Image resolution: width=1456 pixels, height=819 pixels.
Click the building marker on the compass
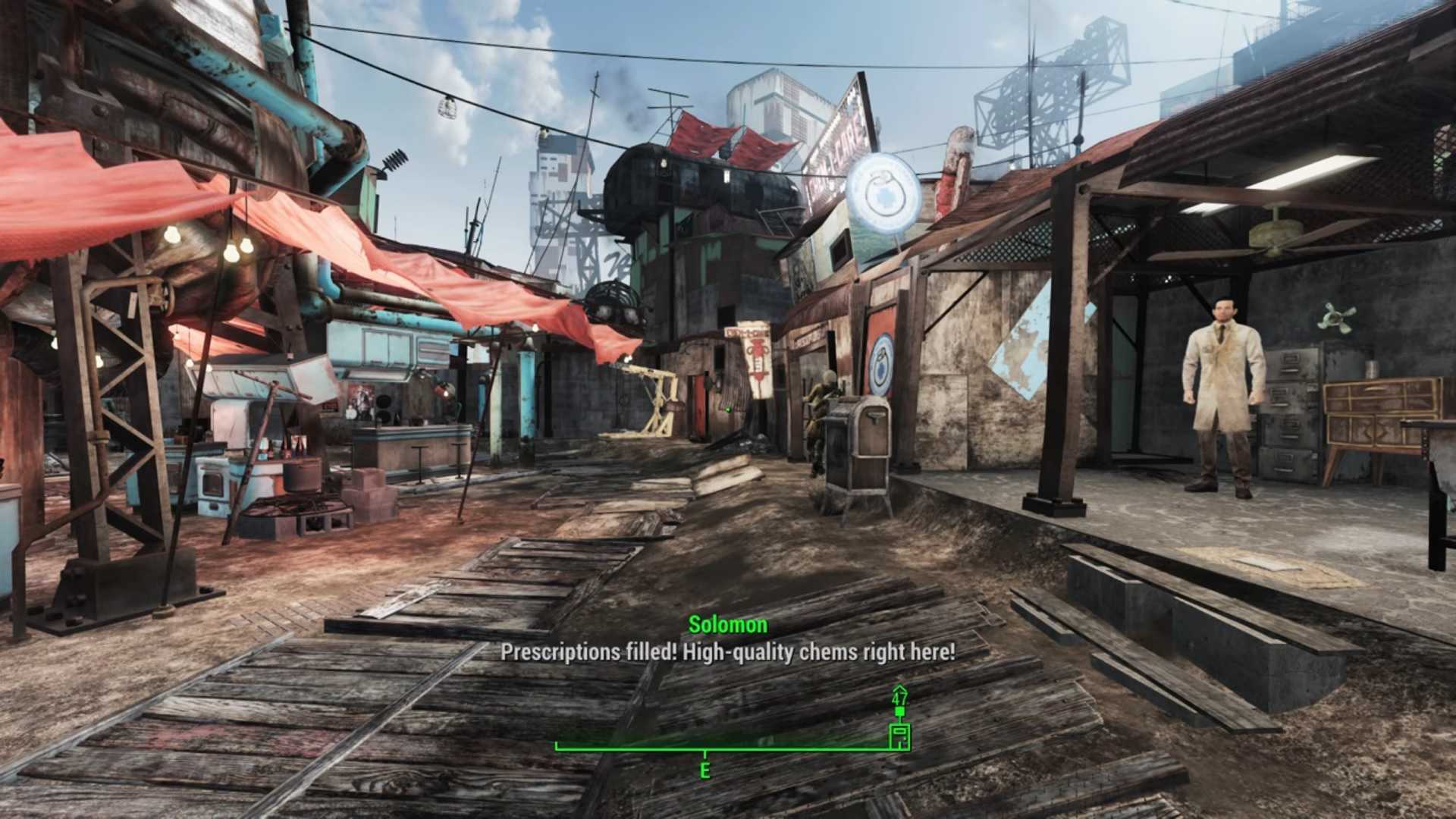coord(899,736)
